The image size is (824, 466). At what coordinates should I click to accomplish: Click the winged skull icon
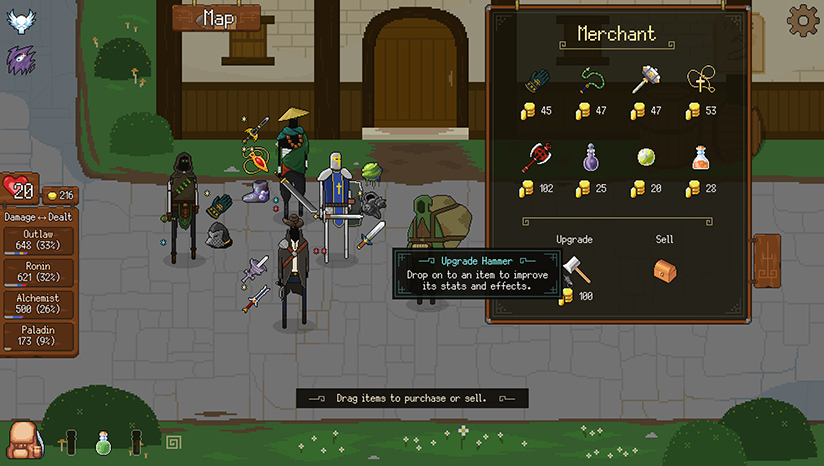coord(20,20)
